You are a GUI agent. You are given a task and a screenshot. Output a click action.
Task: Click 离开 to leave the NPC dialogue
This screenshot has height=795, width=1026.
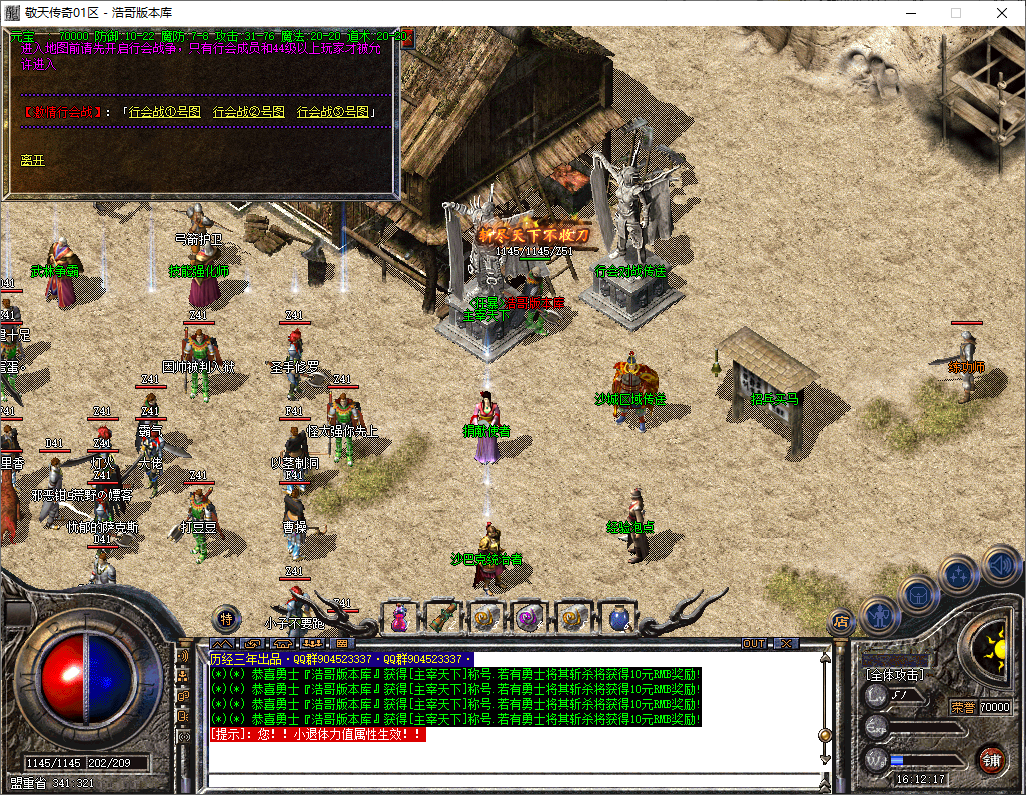[x=33, y=160]
